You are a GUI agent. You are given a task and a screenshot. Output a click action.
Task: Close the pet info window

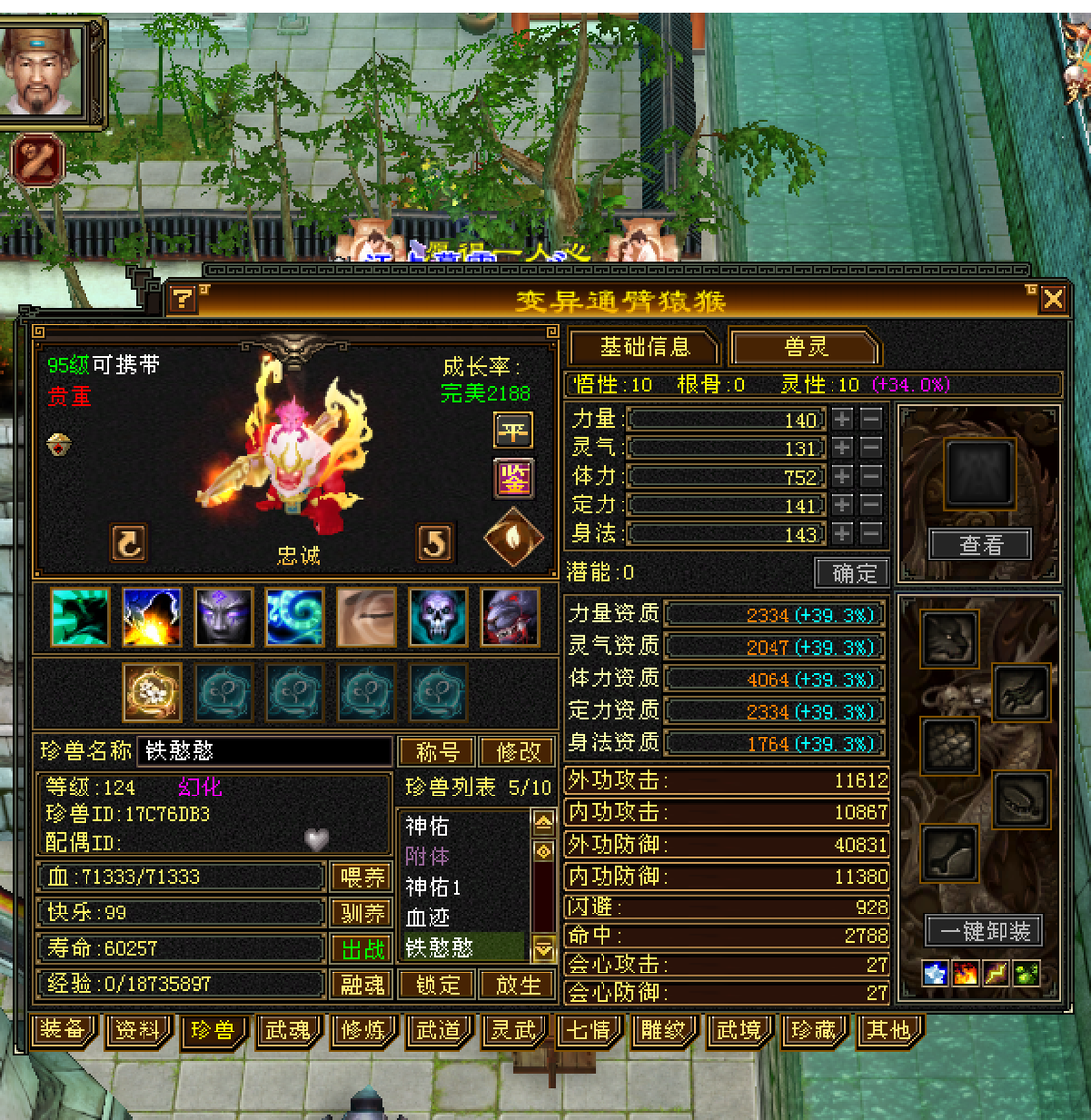click(1053, 299)
